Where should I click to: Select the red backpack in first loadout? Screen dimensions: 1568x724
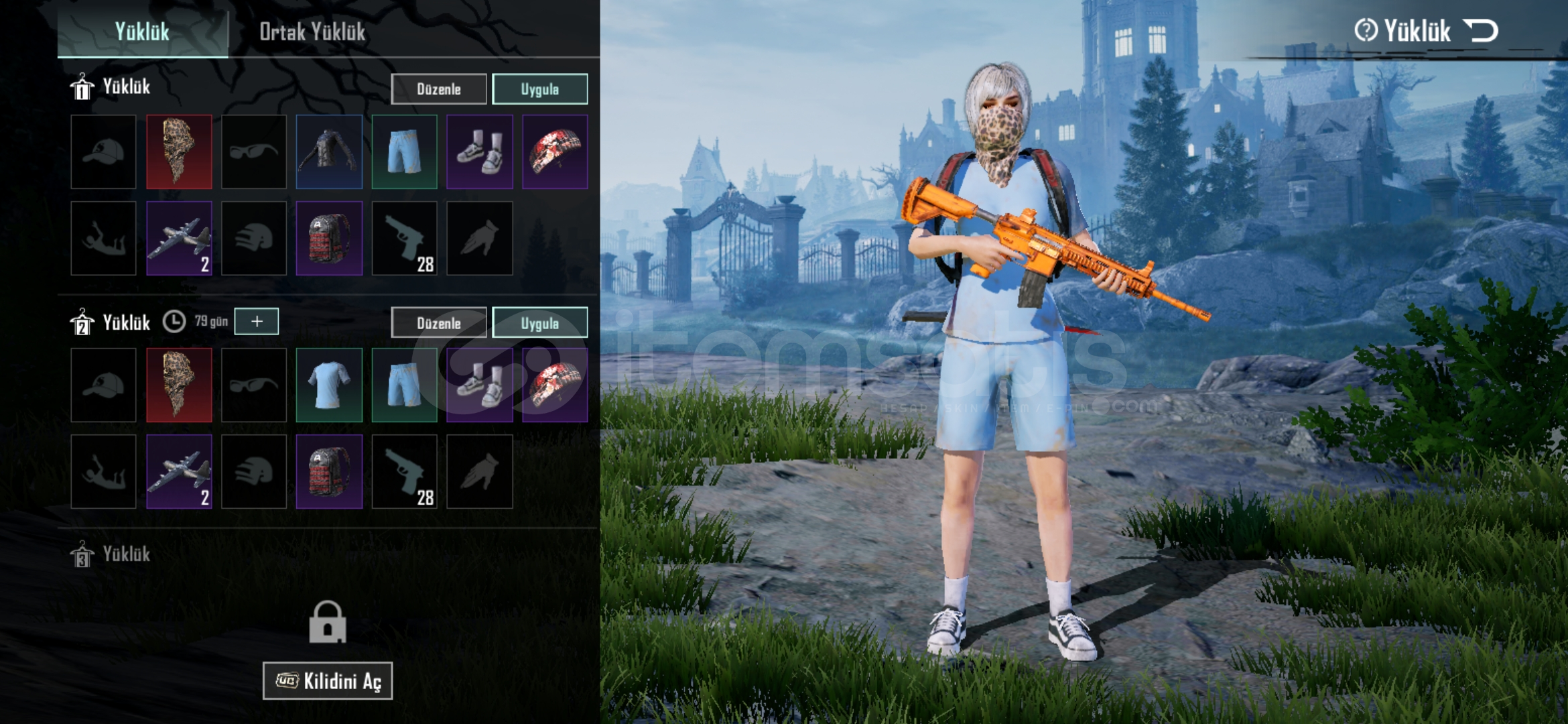click(329, 238)
